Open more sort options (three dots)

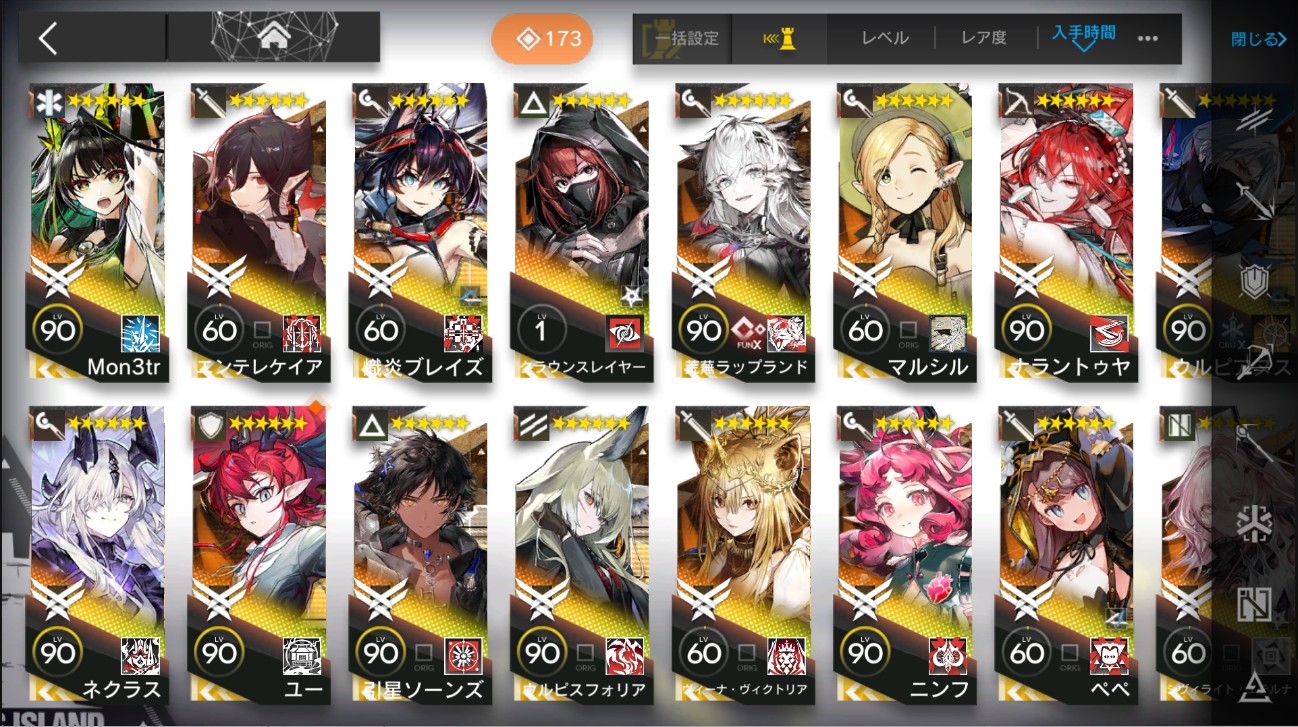click(1147, 39)
